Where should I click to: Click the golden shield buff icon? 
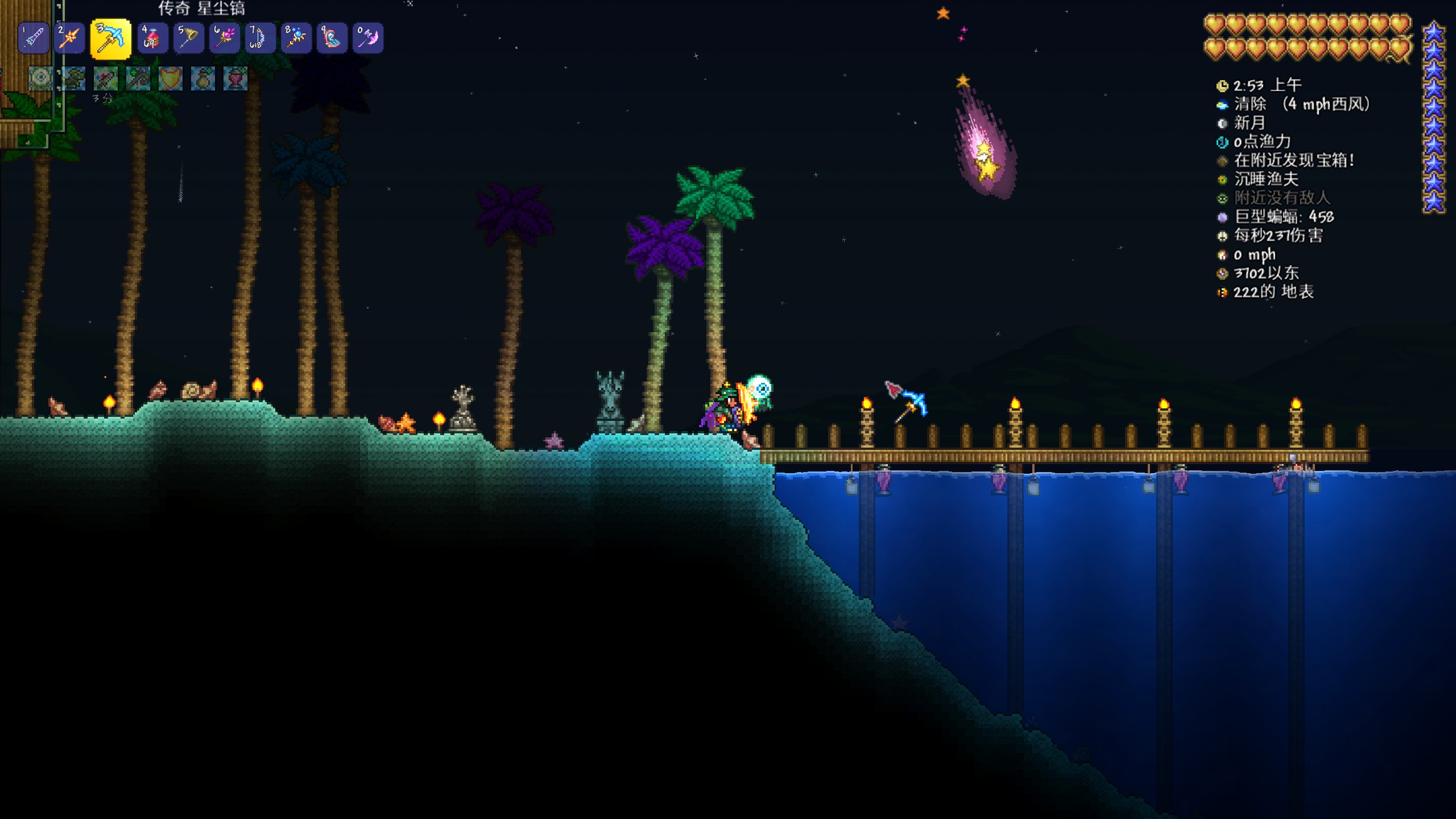170,78
